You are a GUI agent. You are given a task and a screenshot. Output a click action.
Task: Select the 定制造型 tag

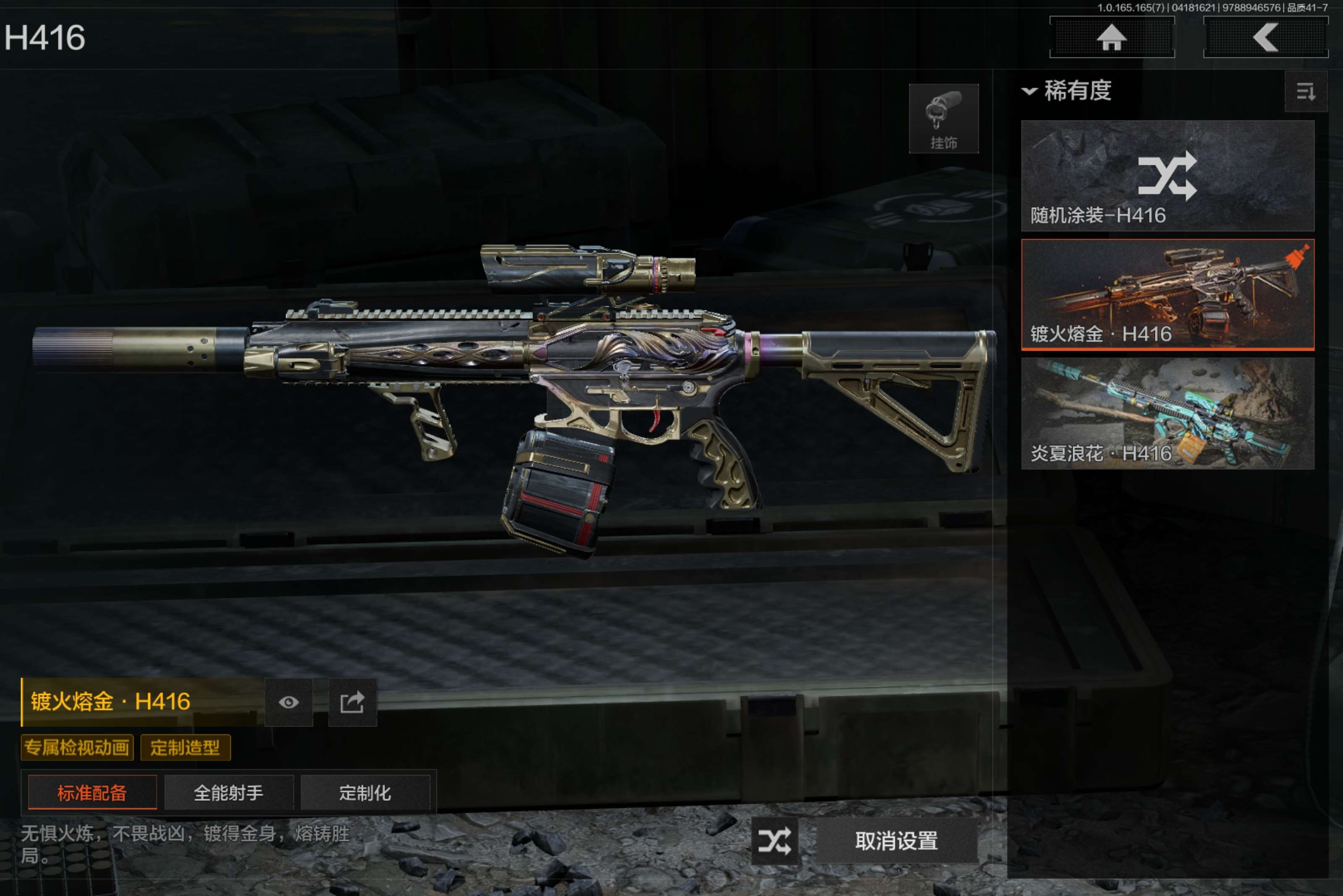pyautogui.click(x=185, y=748)
